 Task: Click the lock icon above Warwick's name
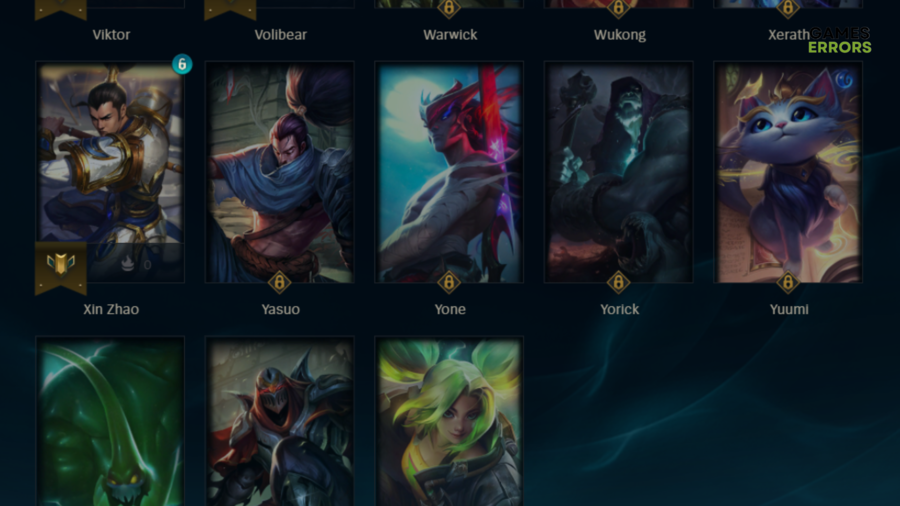tap(450, 9)
